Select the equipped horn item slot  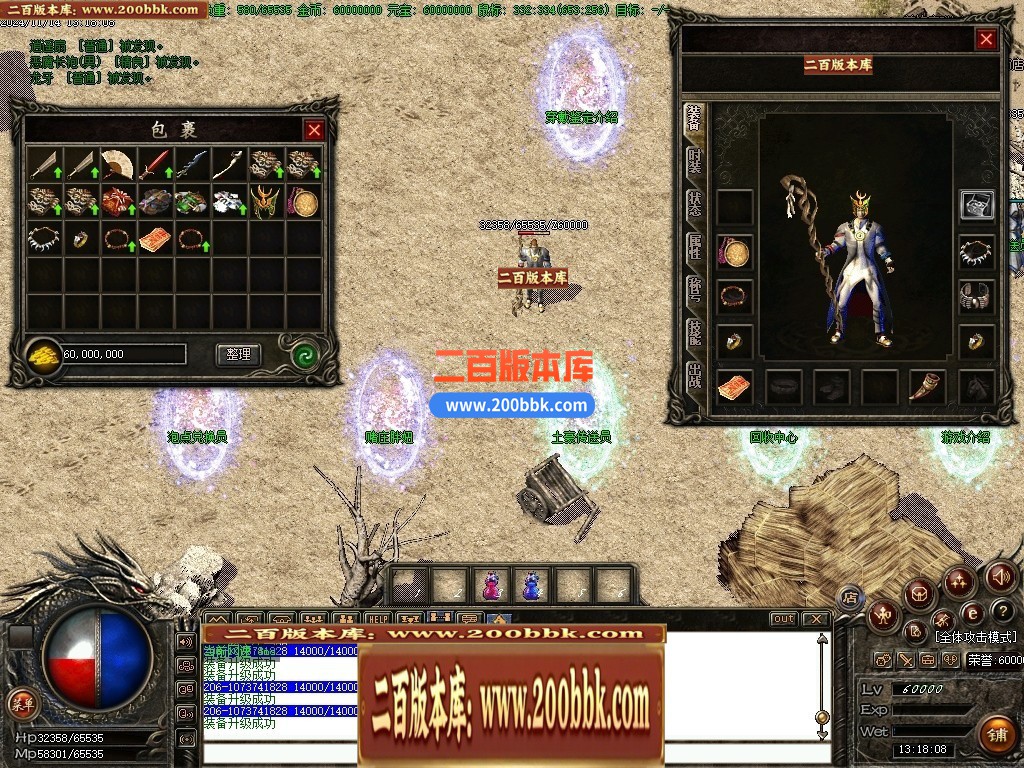point(927,386)
